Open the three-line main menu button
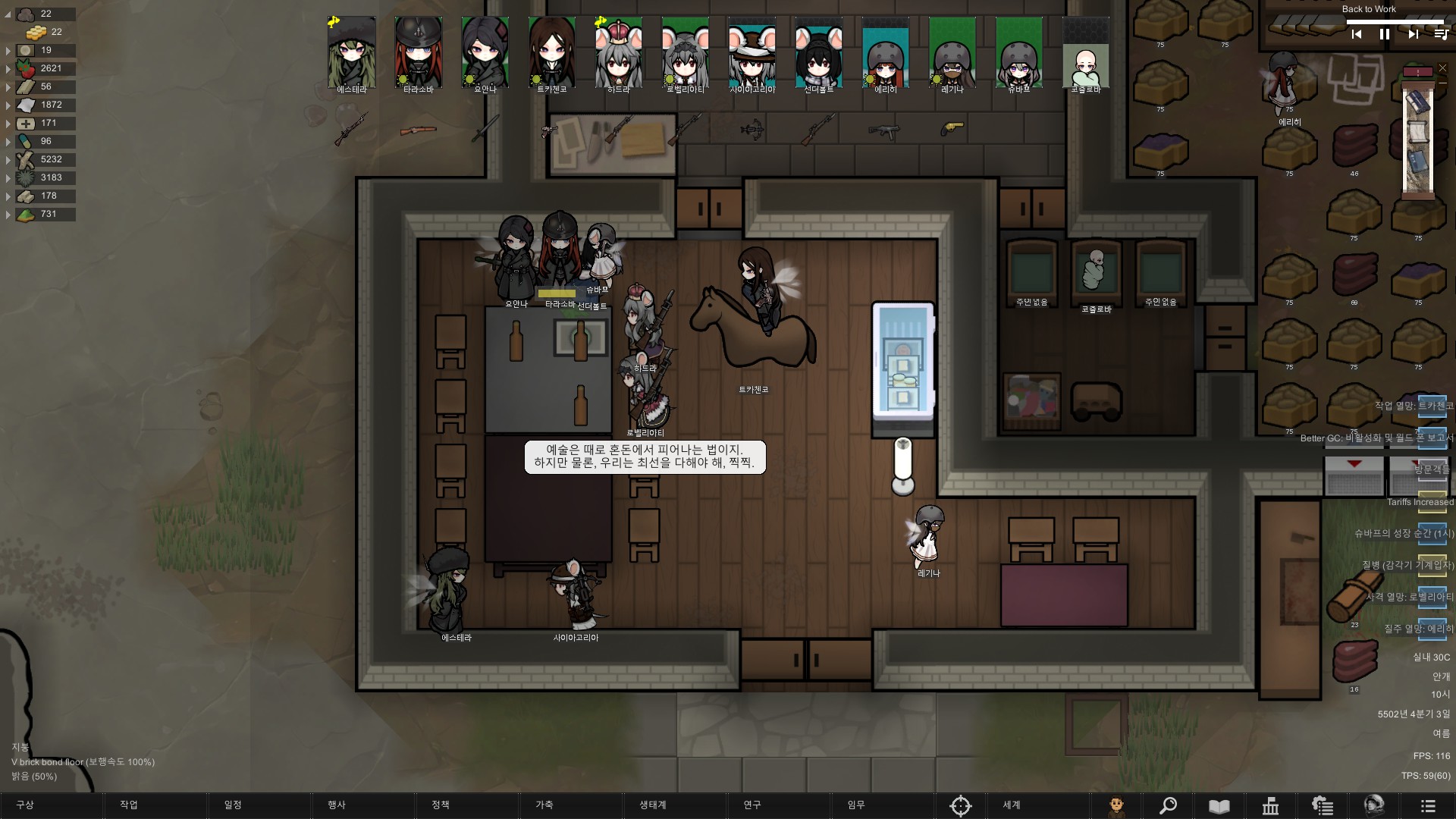This screenshot has height=819, width=1456. (x=1428, y=805)
